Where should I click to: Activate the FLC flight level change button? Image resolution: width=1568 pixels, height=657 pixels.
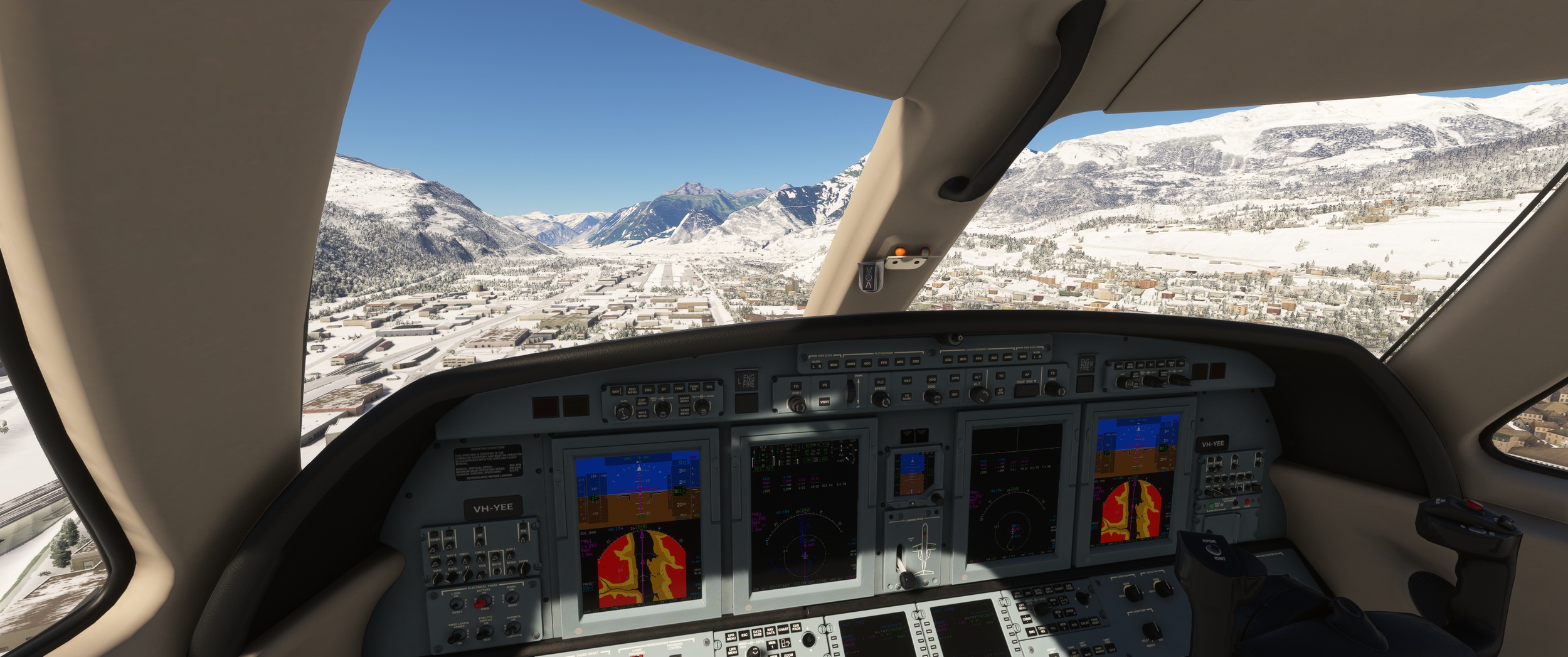[880, 382]
